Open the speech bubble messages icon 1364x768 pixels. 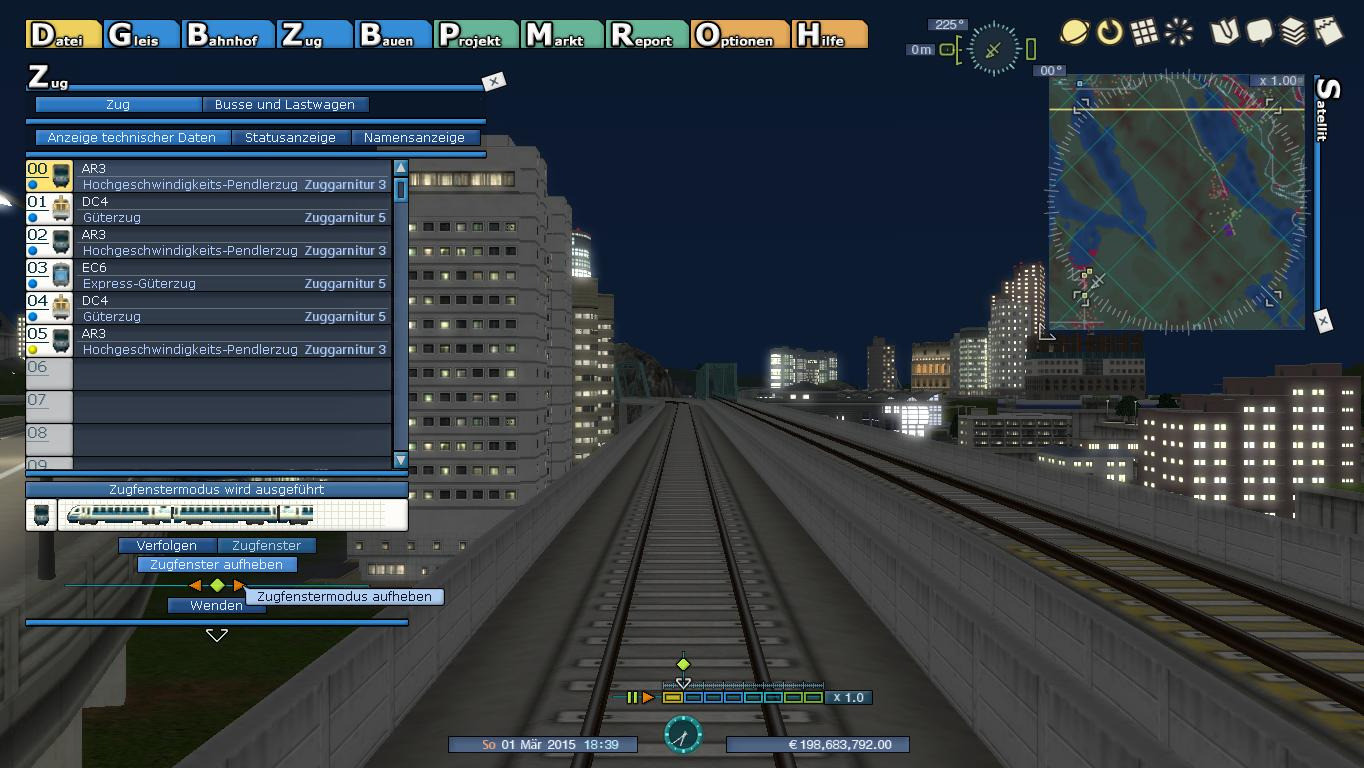tap(1259, 32)
